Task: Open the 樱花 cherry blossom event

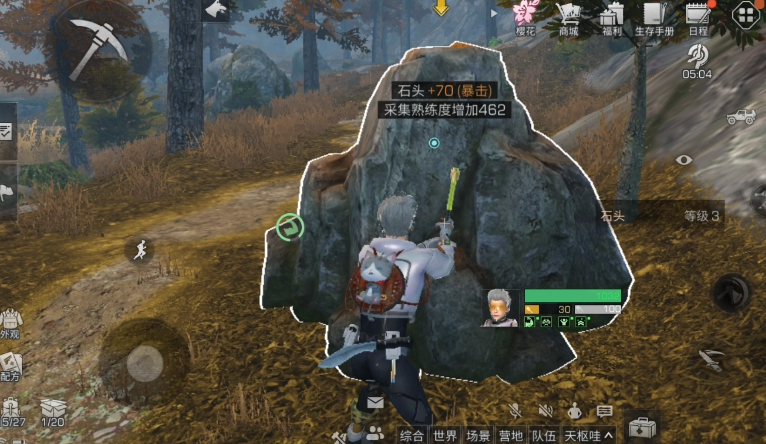Action: (x=527, y=17)
